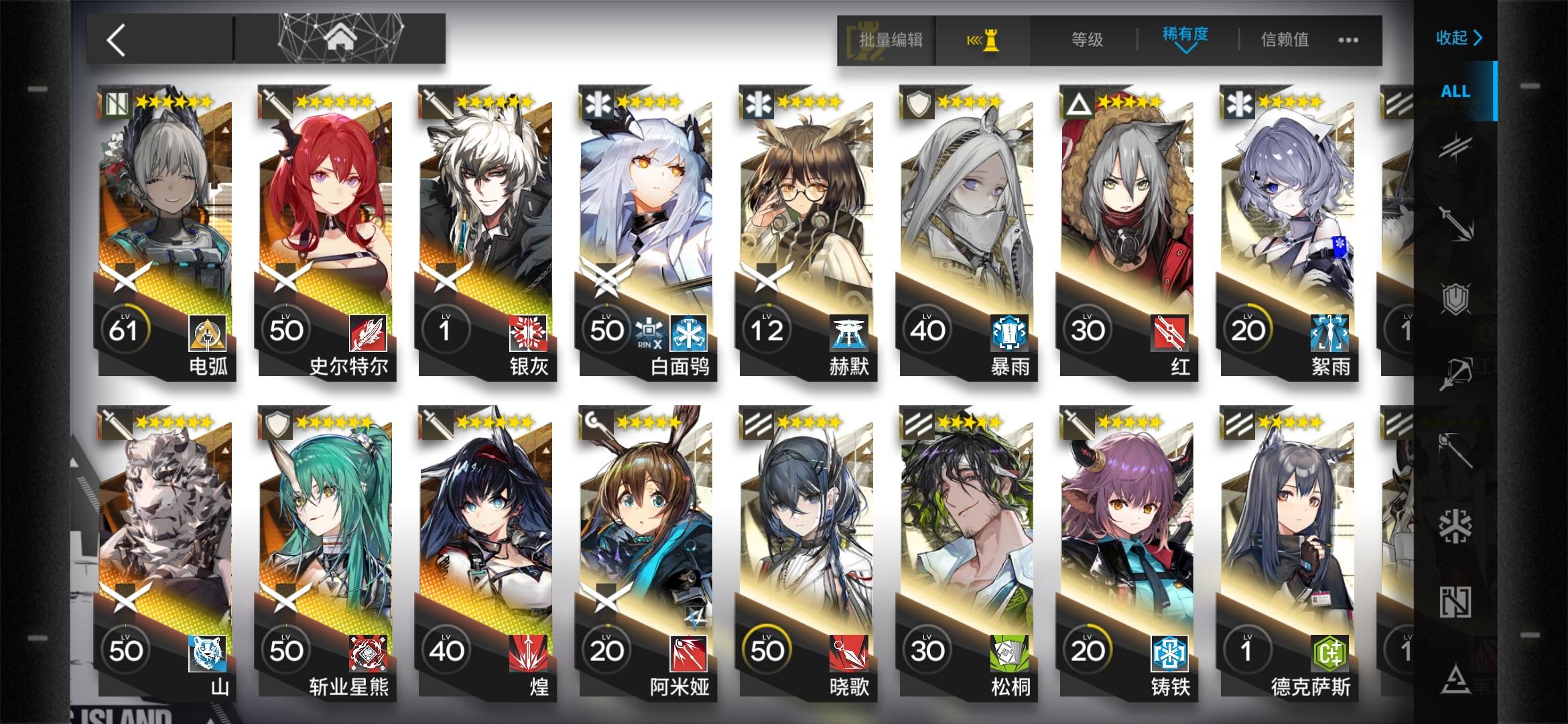This screenshot has height=724, width=1568.
Task: Switch sorting to the 信赖值 tab
Action: point(1284,40)
